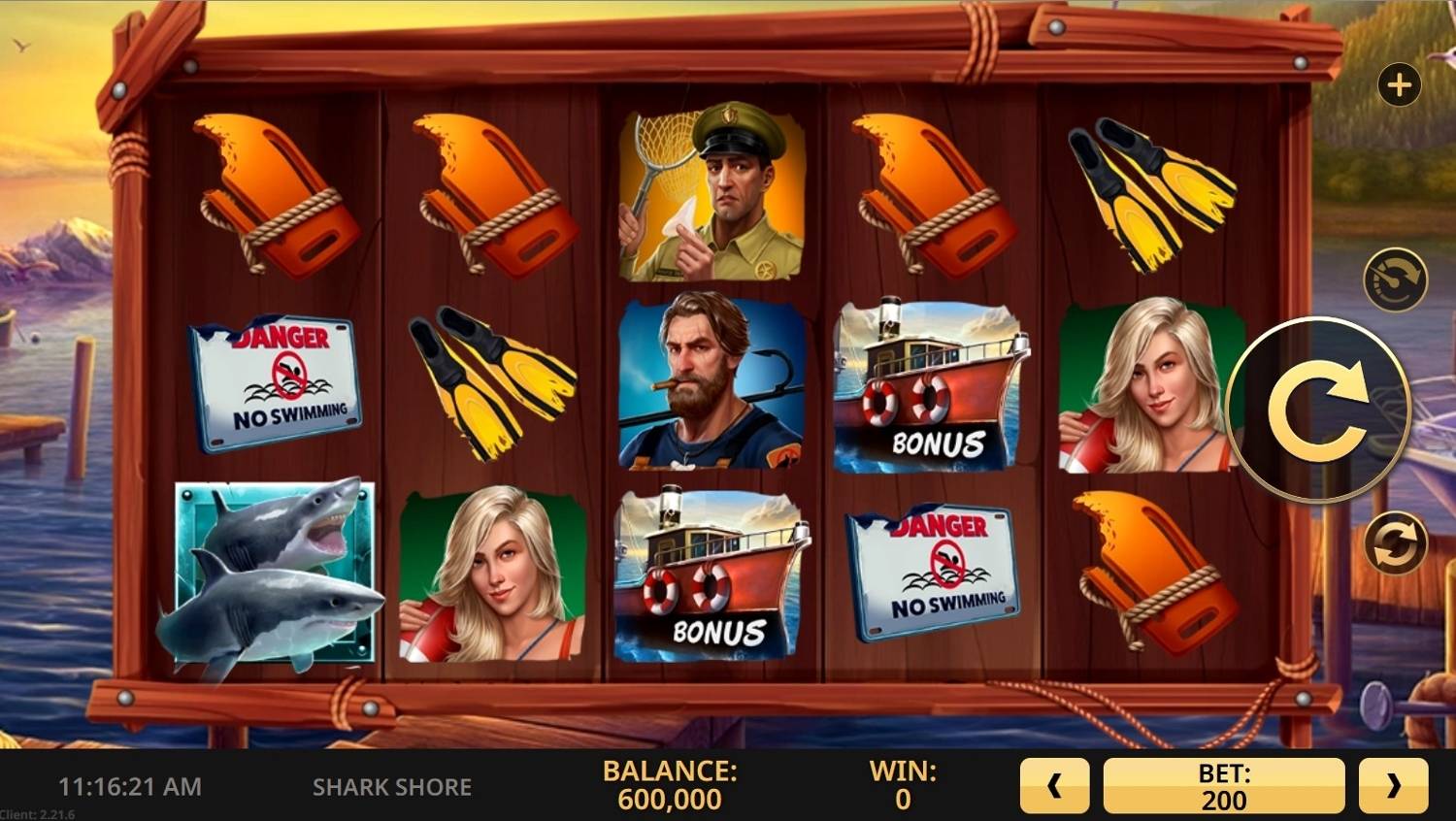This screenshot has height=821, width=1456.
Task: Spin the reels with the large gold arrow
Action: click(1318, 410)
